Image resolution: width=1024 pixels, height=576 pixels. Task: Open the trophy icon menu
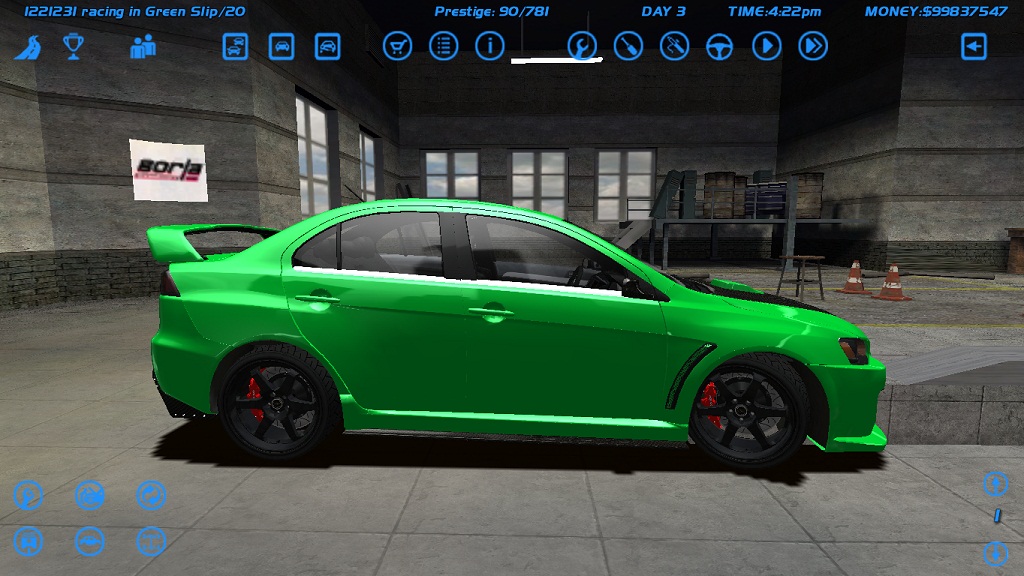[x=73, y=46]
